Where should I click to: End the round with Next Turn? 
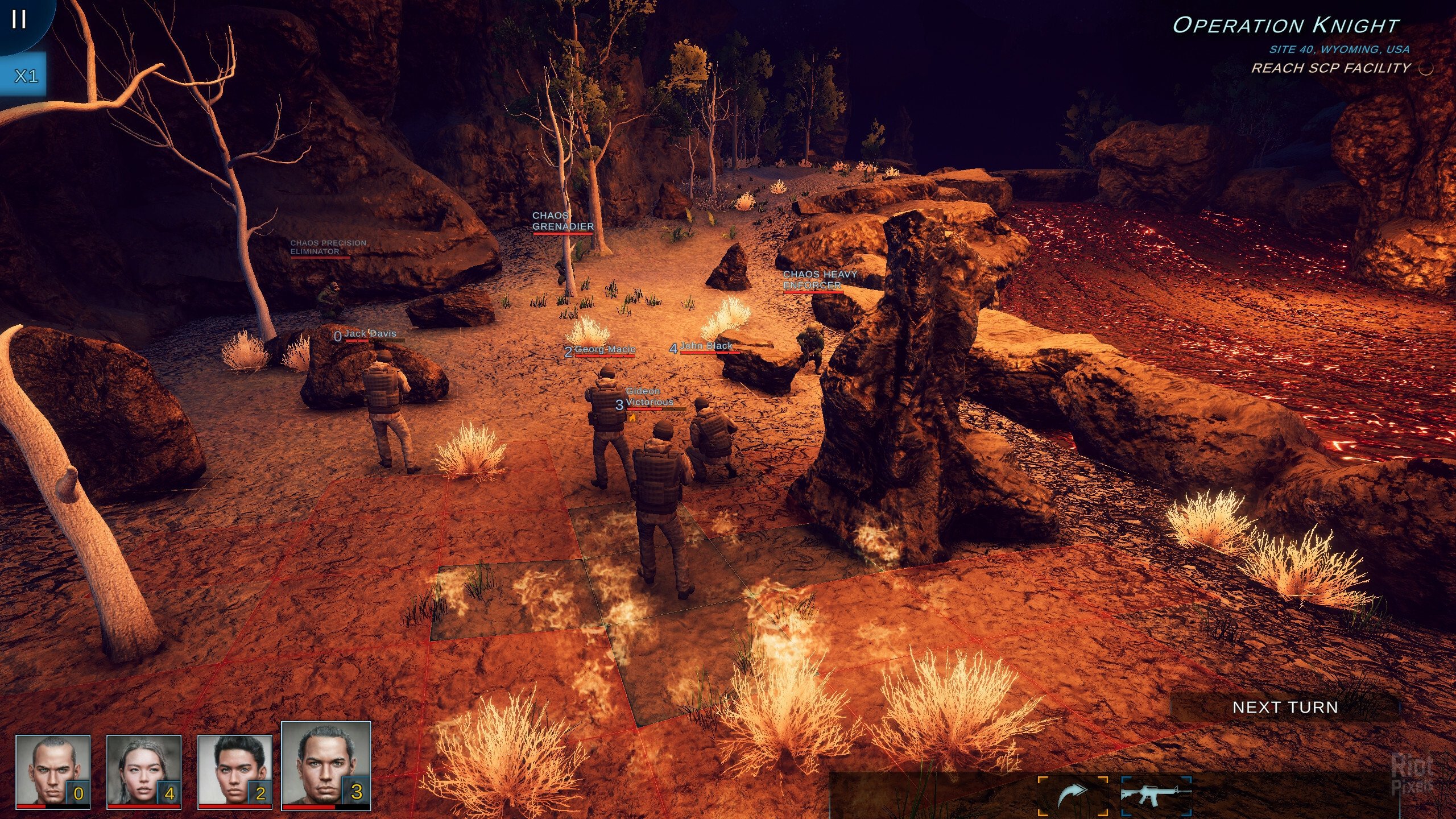pos(1285,707)
